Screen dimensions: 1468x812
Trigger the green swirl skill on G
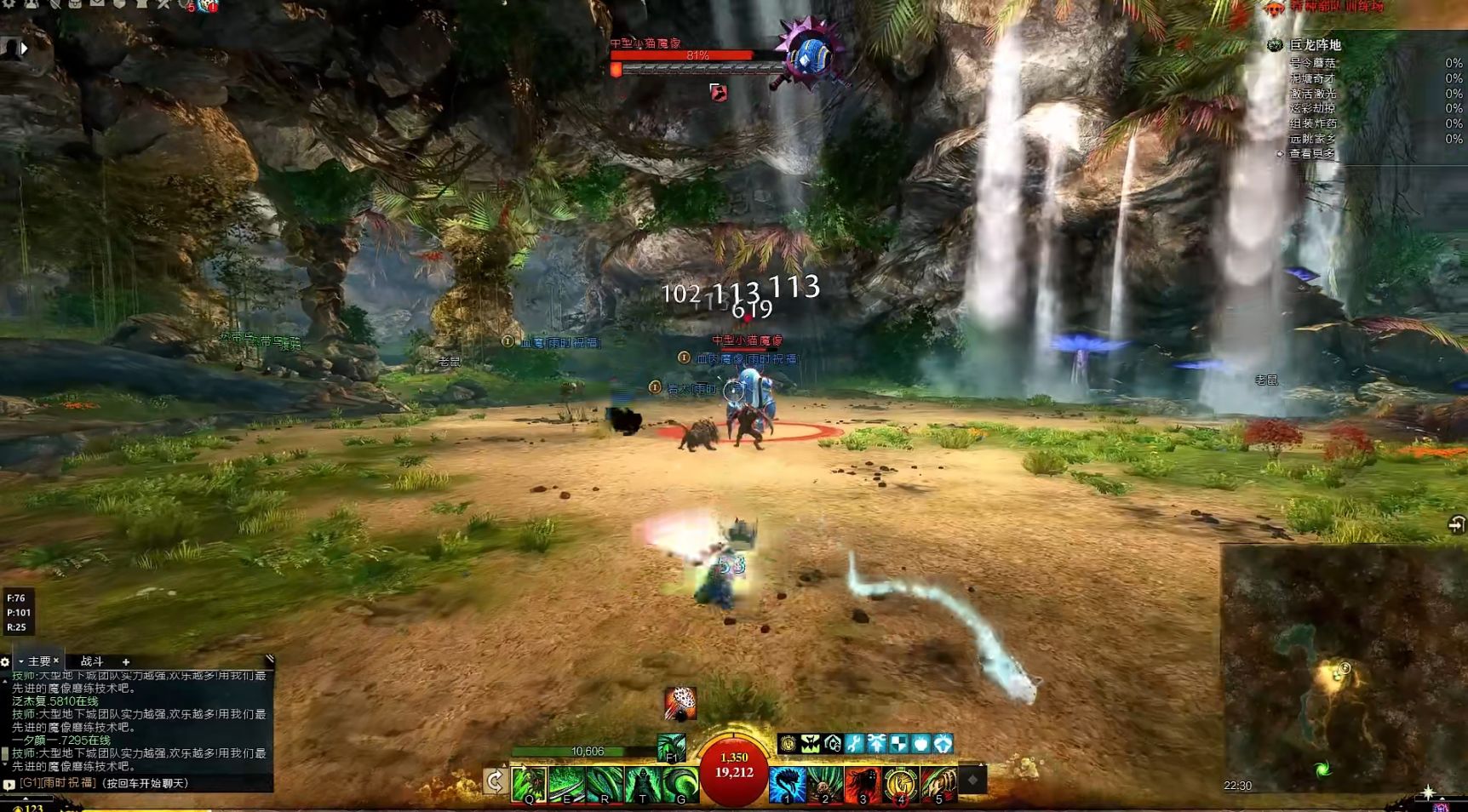coord(681,784)
